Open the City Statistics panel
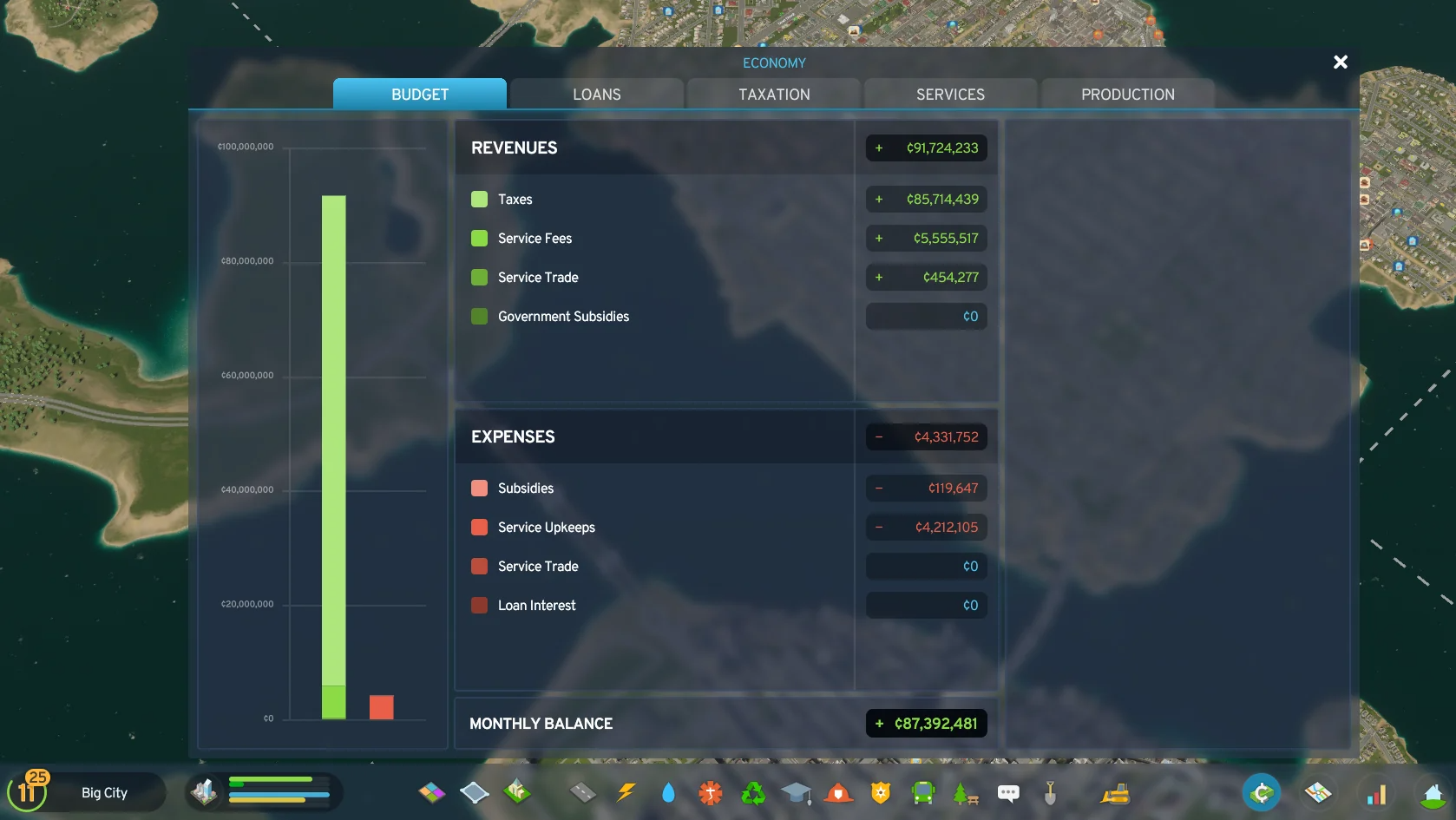The height and width of the screenshot is (820, 1456). [1377, 792]
